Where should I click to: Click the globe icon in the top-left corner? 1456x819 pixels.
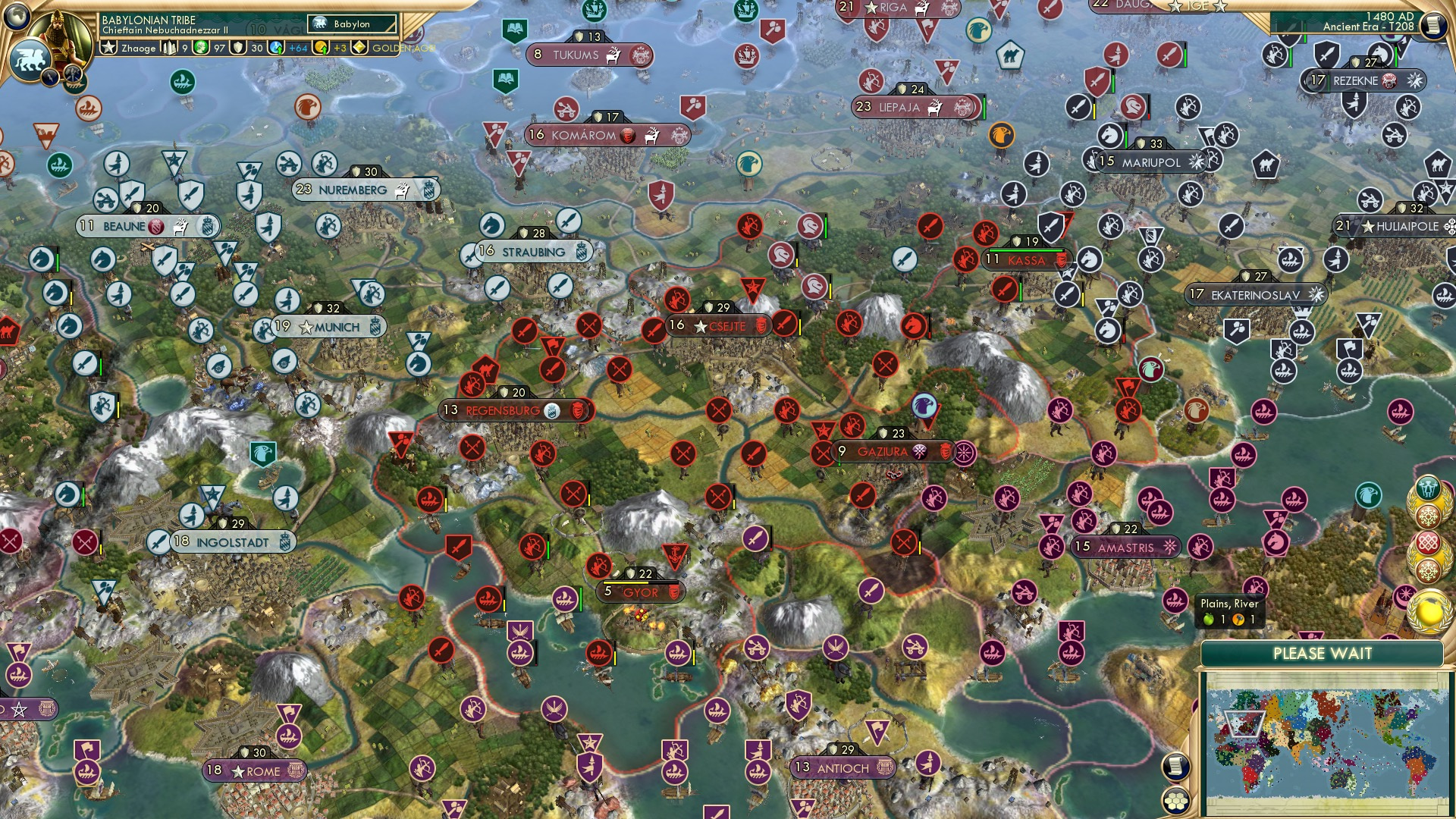[15, 16]
